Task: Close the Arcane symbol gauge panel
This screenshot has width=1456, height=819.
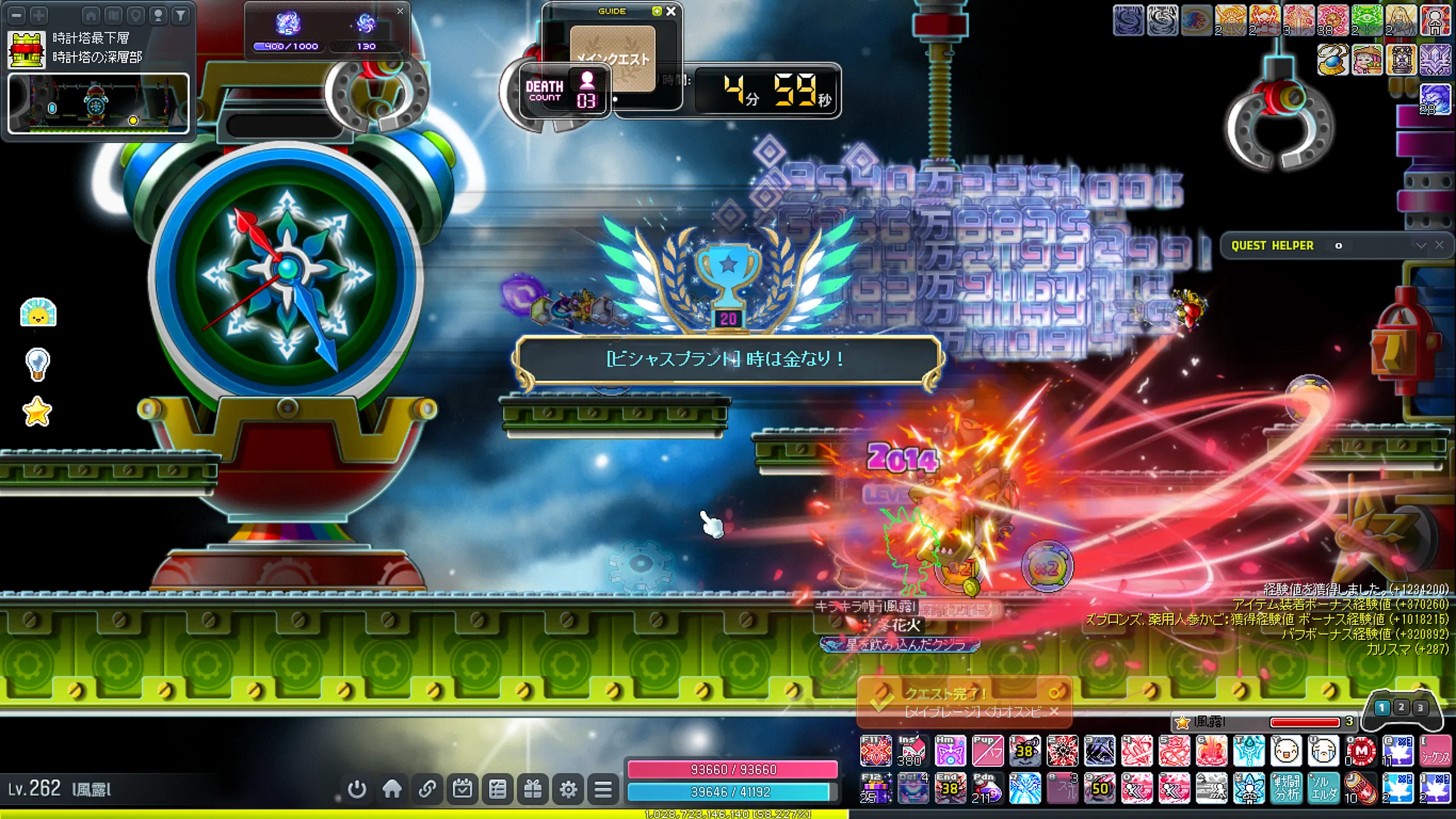Action: pos(400,11)
